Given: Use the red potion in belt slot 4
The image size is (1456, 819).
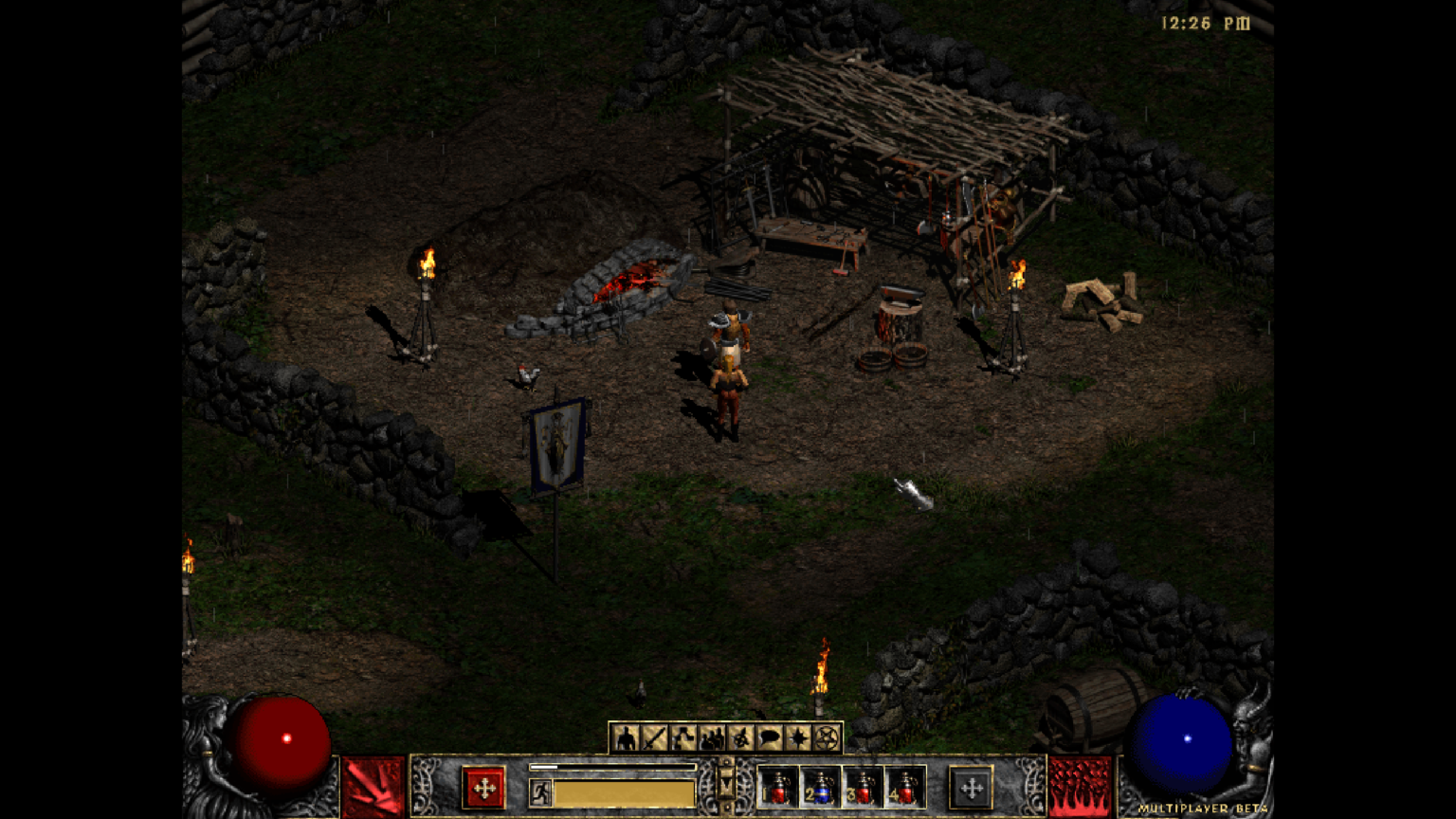Looking at the screenshot, I should tap(904, 788).
